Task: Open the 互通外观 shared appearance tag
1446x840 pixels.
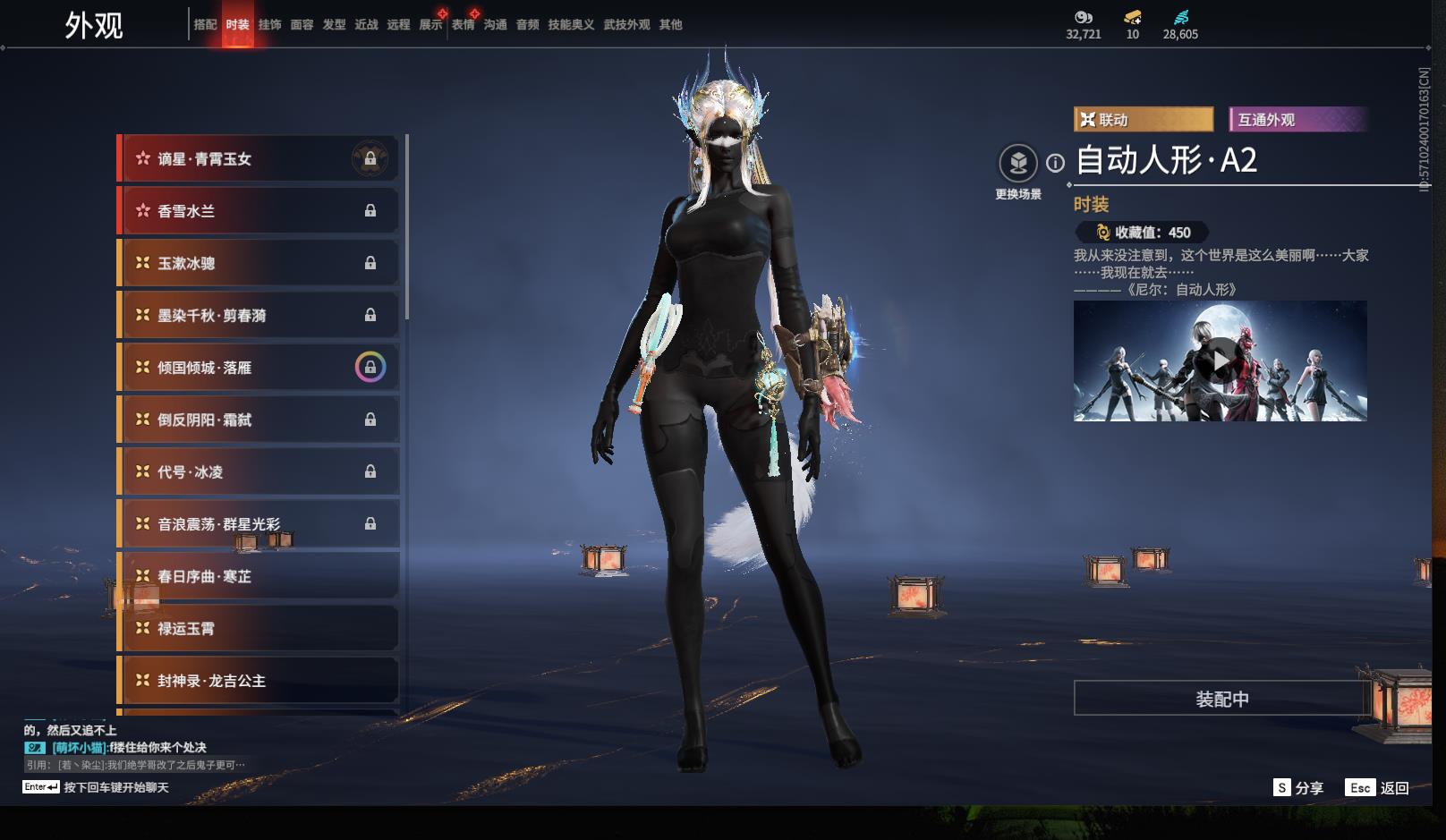Action: 1298,120
